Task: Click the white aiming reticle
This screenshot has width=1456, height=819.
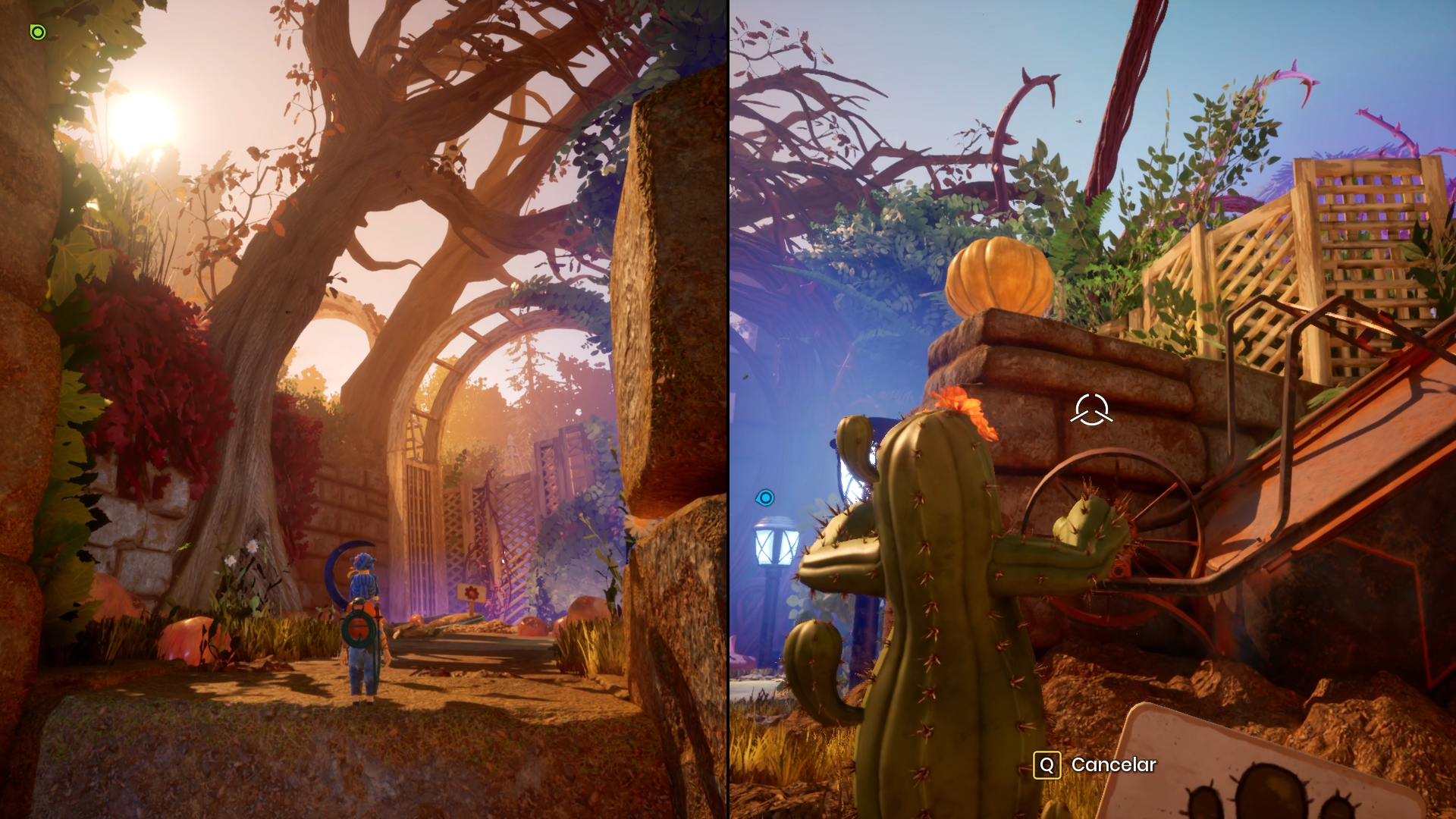Action: point(1091,409)
